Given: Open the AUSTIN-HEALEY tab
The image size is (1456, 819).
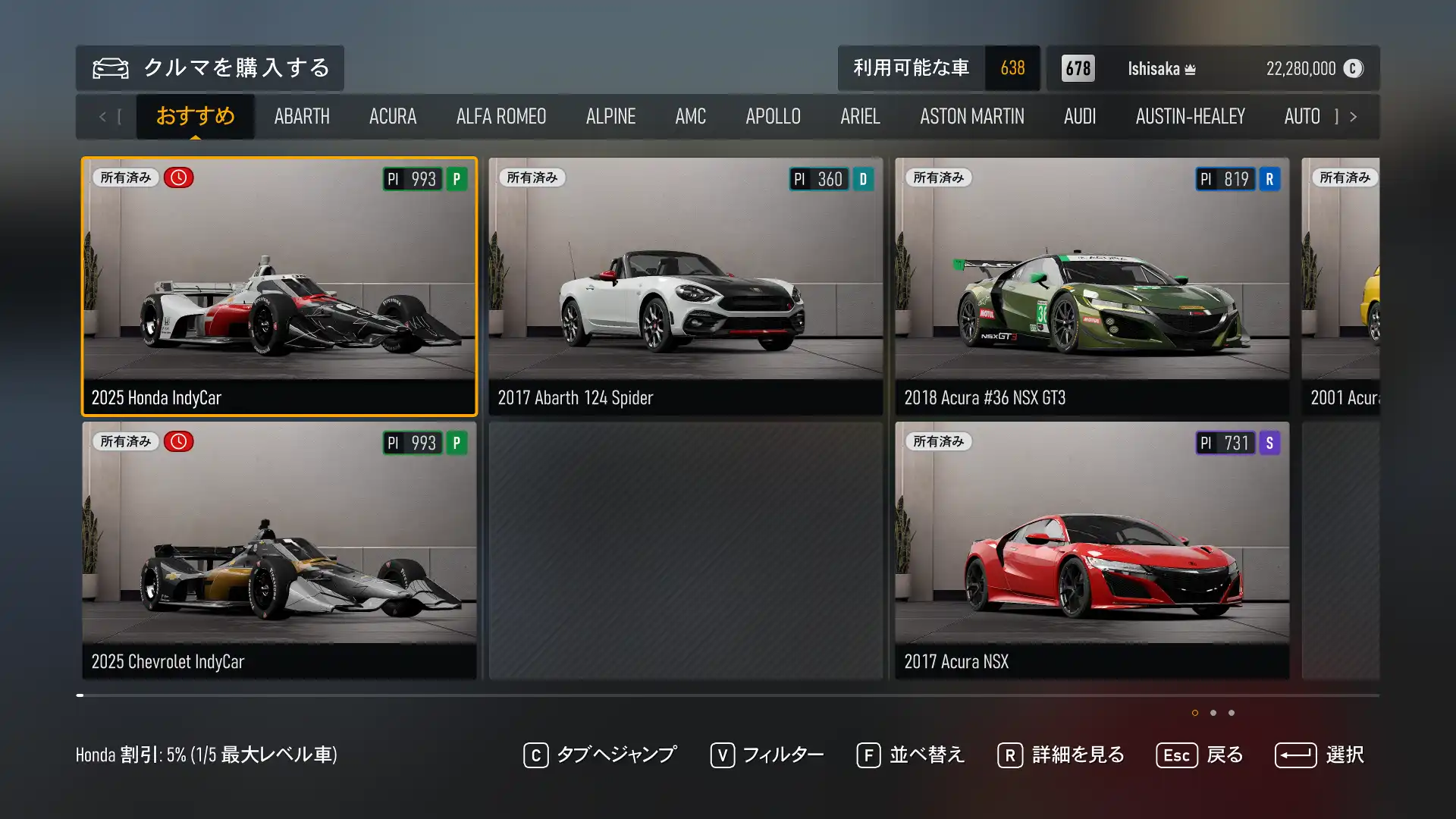Looking at the screenshot, I should (x=1190, y=116).
